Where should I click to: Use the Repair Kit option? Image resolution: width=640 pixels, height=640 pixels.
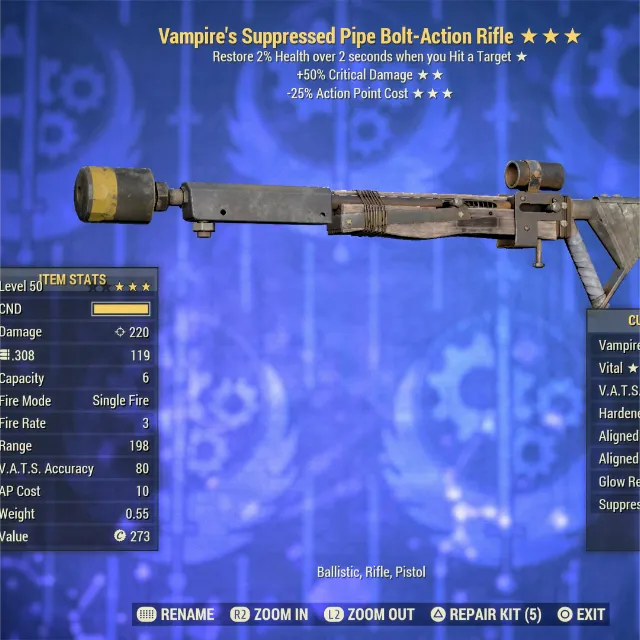click(486, 614)
